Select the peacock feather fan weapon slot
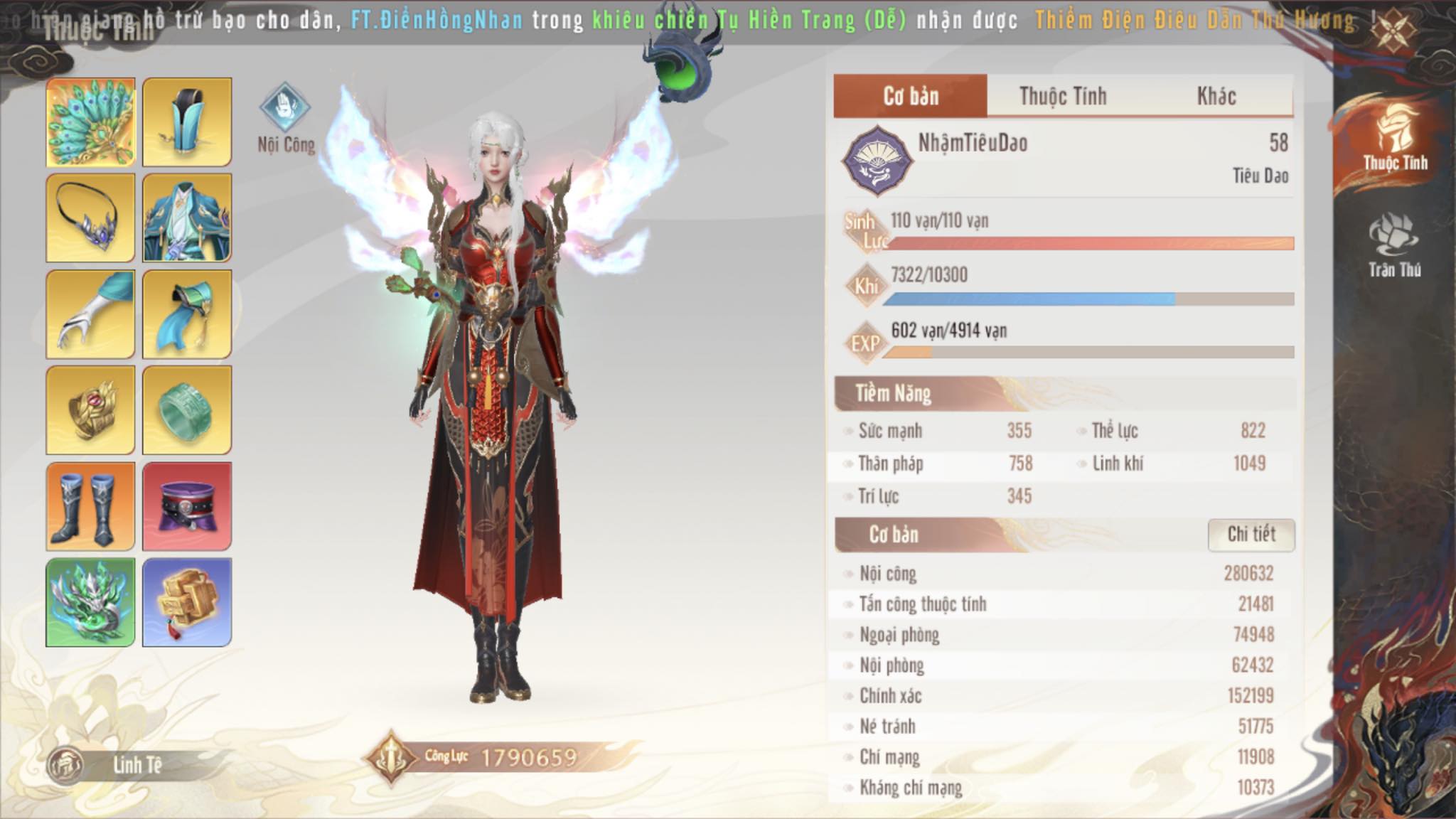This screenshot has width=1456, height=819. pyautogui.click(x=90, y=122)
